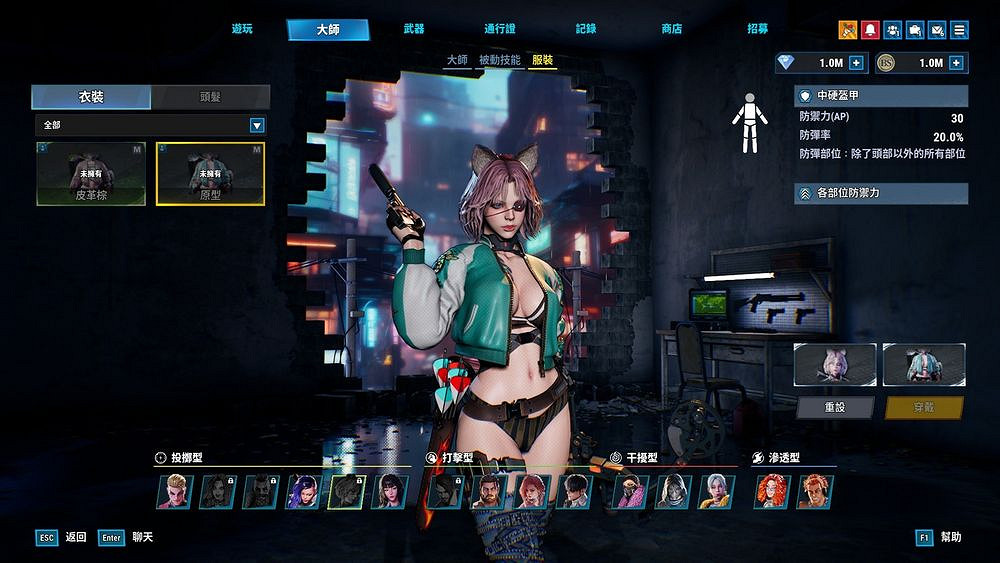Screen dimensions: 1000x563
Task: Switch to the 被動技能 passive skills sub-tab
Action: pyautogui.click(x=499, y=60)
